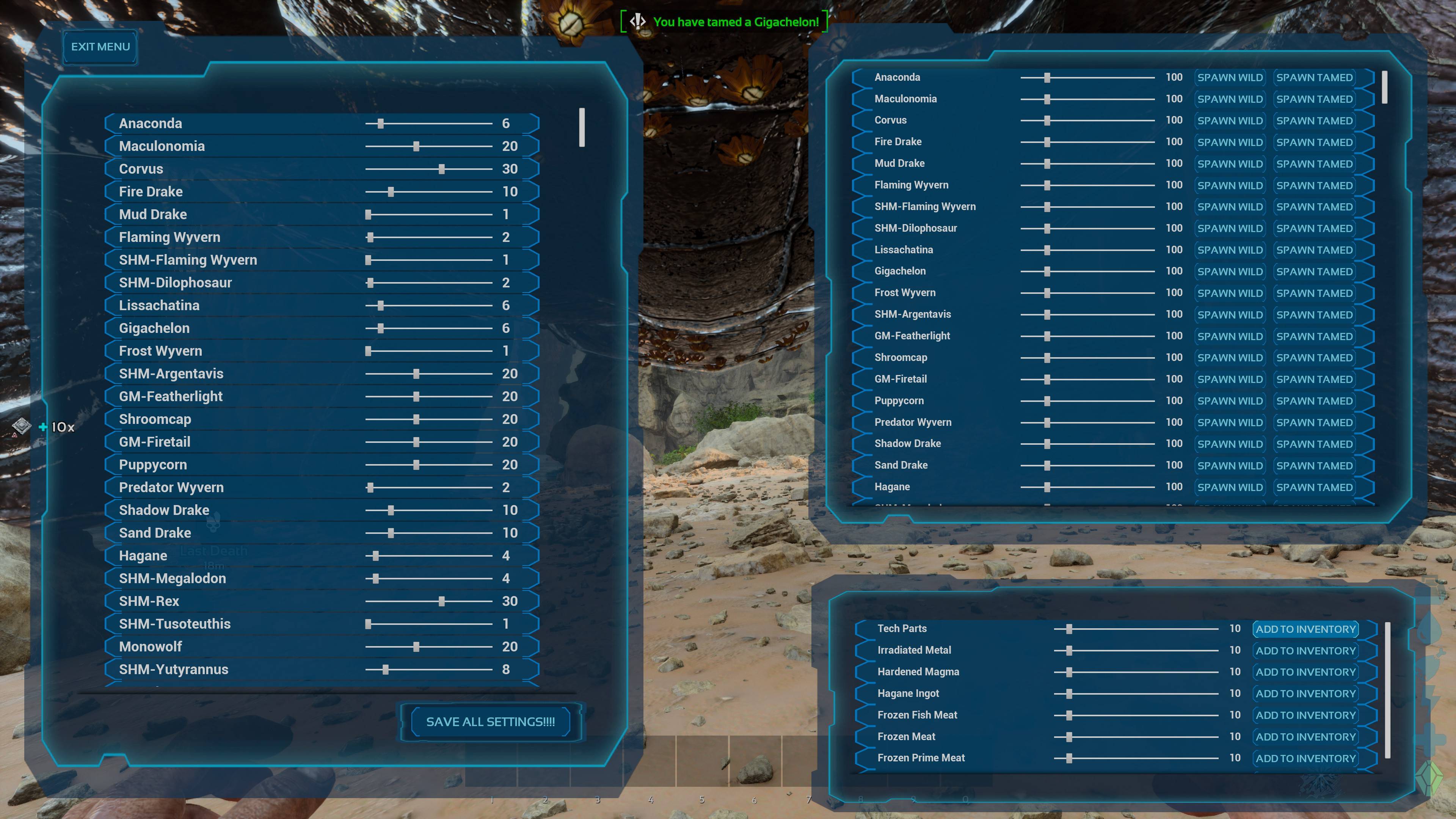The image size is (1456, 819).
Task: Click the Frozen Meat quantity slider handle
Action: [1069, 736]
